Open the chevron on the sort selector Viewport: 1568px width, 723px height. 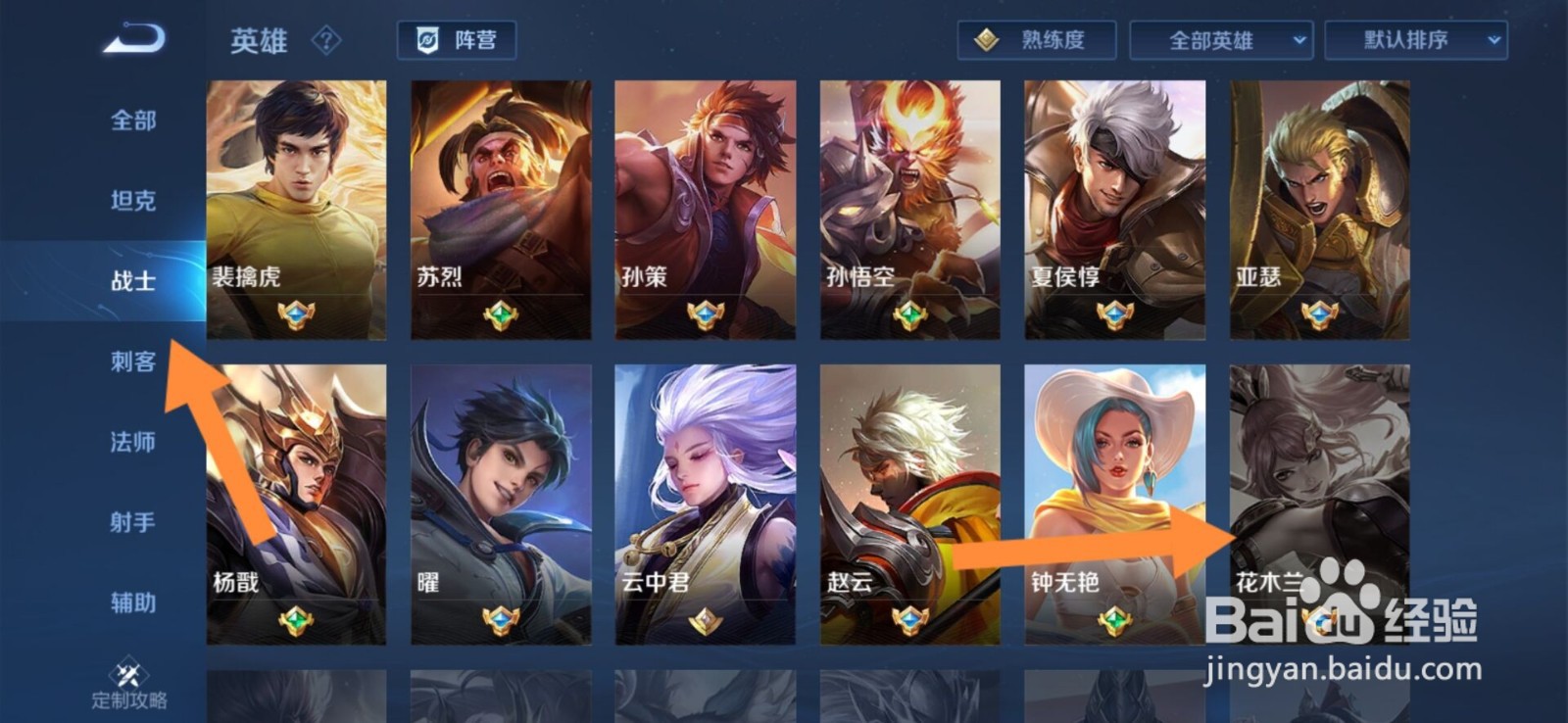click(1493, 41)
